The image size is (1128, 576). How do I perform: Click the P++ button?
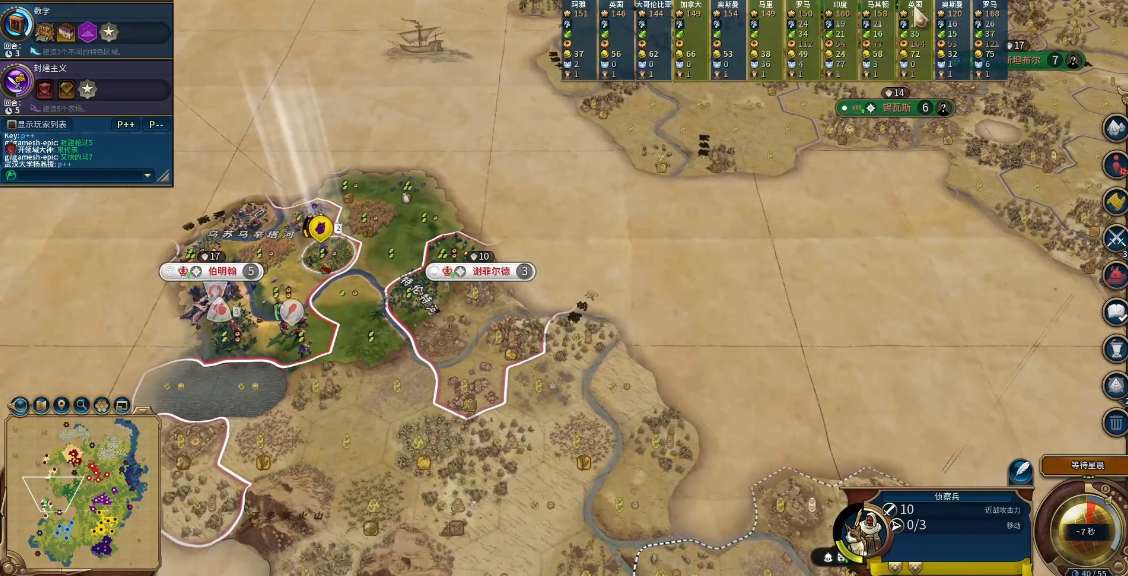coord(126,125)
